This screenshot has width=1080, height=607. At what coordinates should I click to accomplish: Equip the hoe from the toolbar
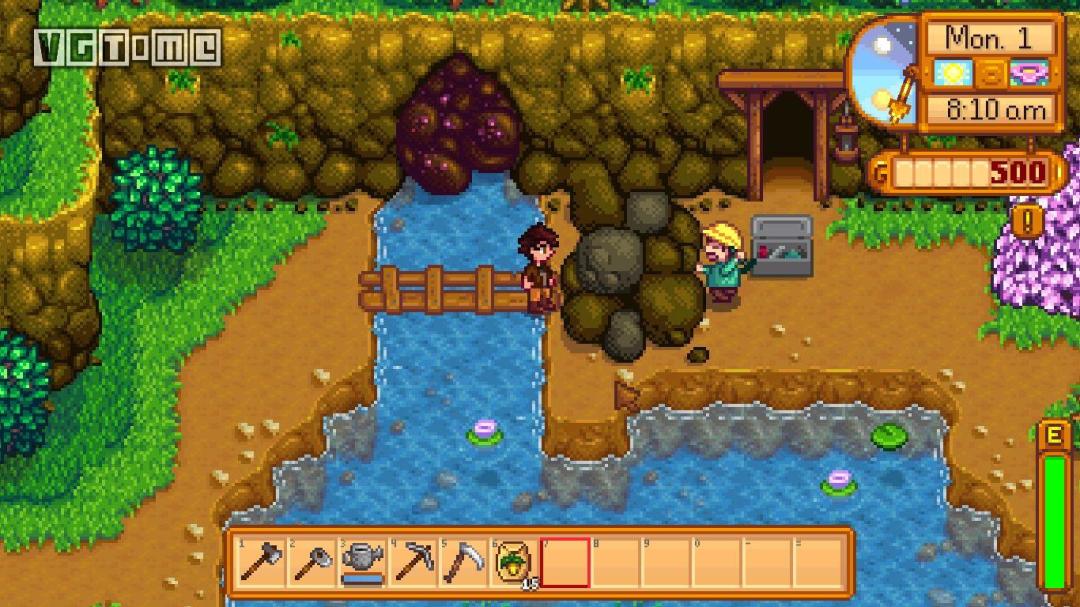[x=312, y=563]
